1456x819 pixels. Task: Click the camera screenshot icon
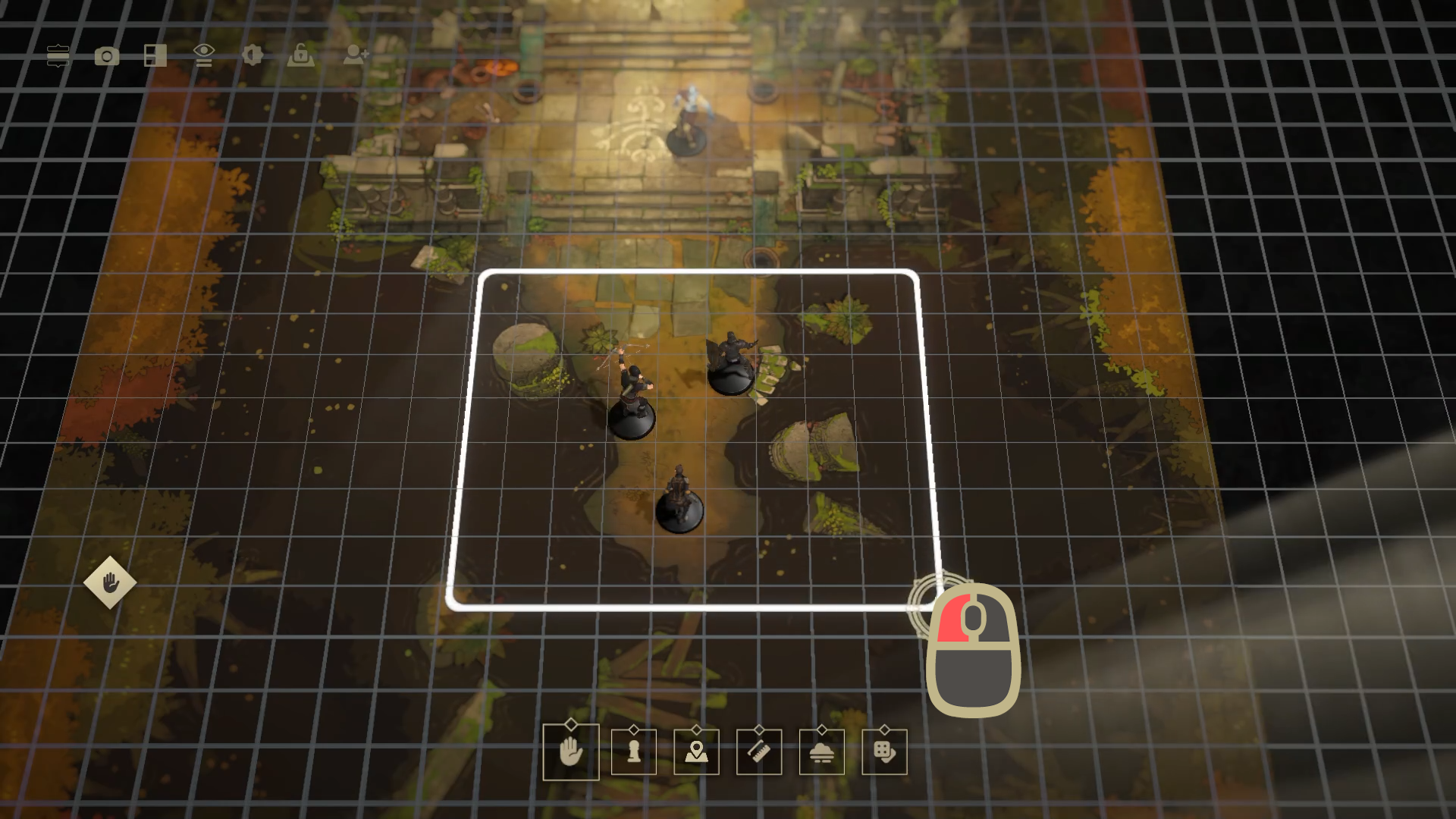click(106, 55)
